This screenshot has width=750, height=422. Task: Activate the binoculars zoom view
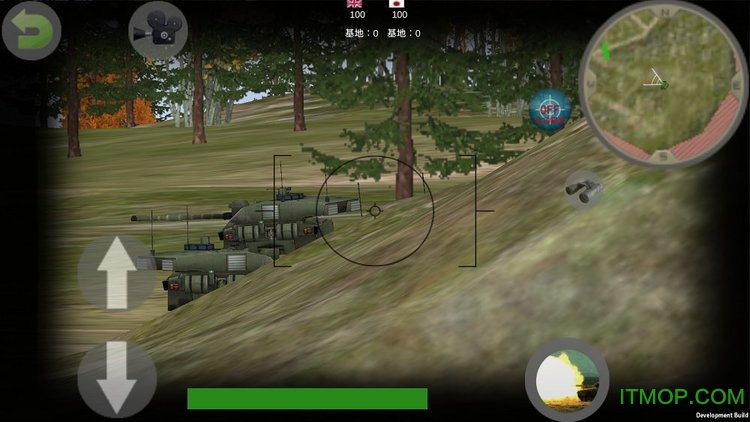(x=583, y=187)
